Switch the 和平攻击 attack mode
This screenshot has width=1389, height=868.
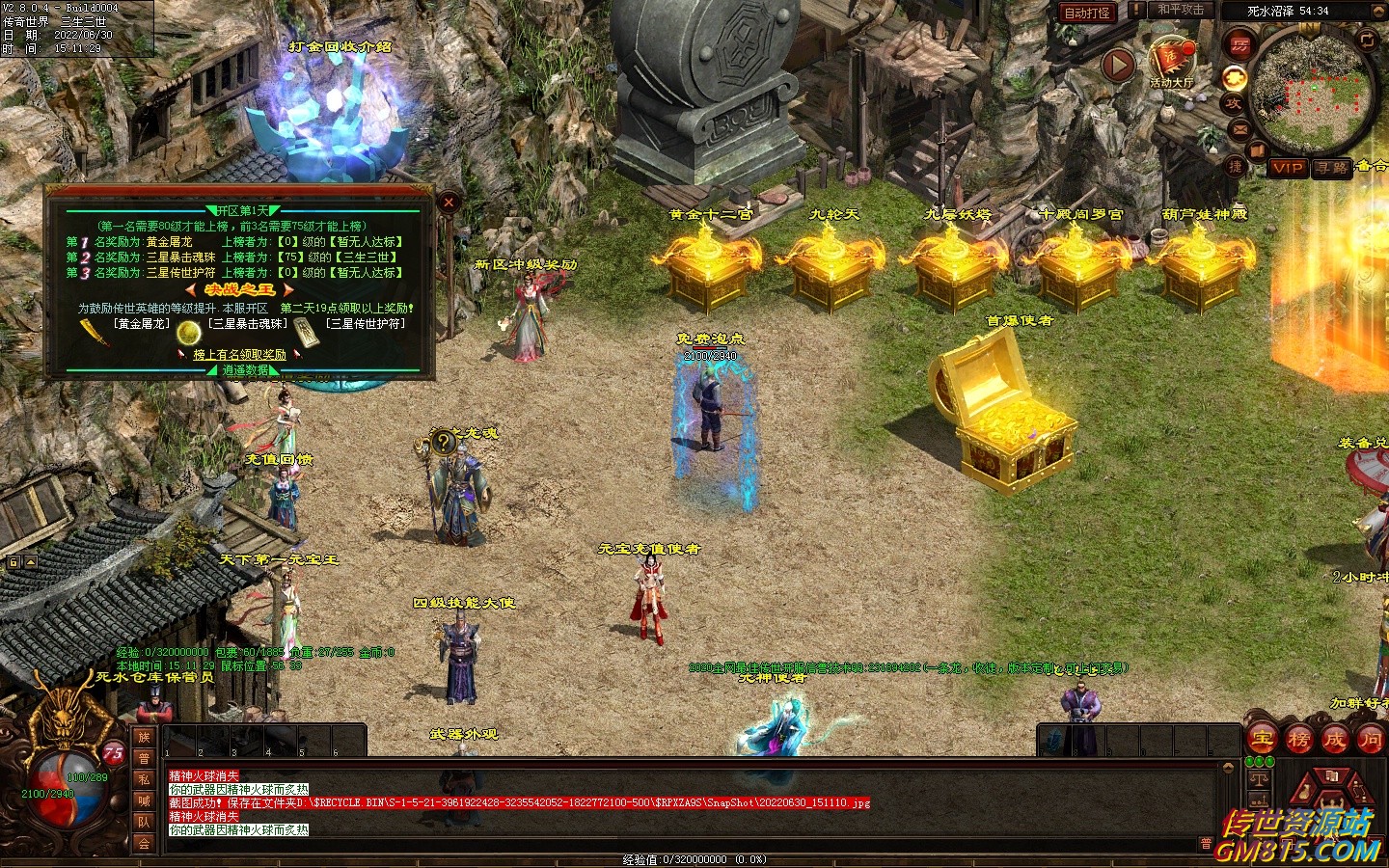pos(1181,11)
